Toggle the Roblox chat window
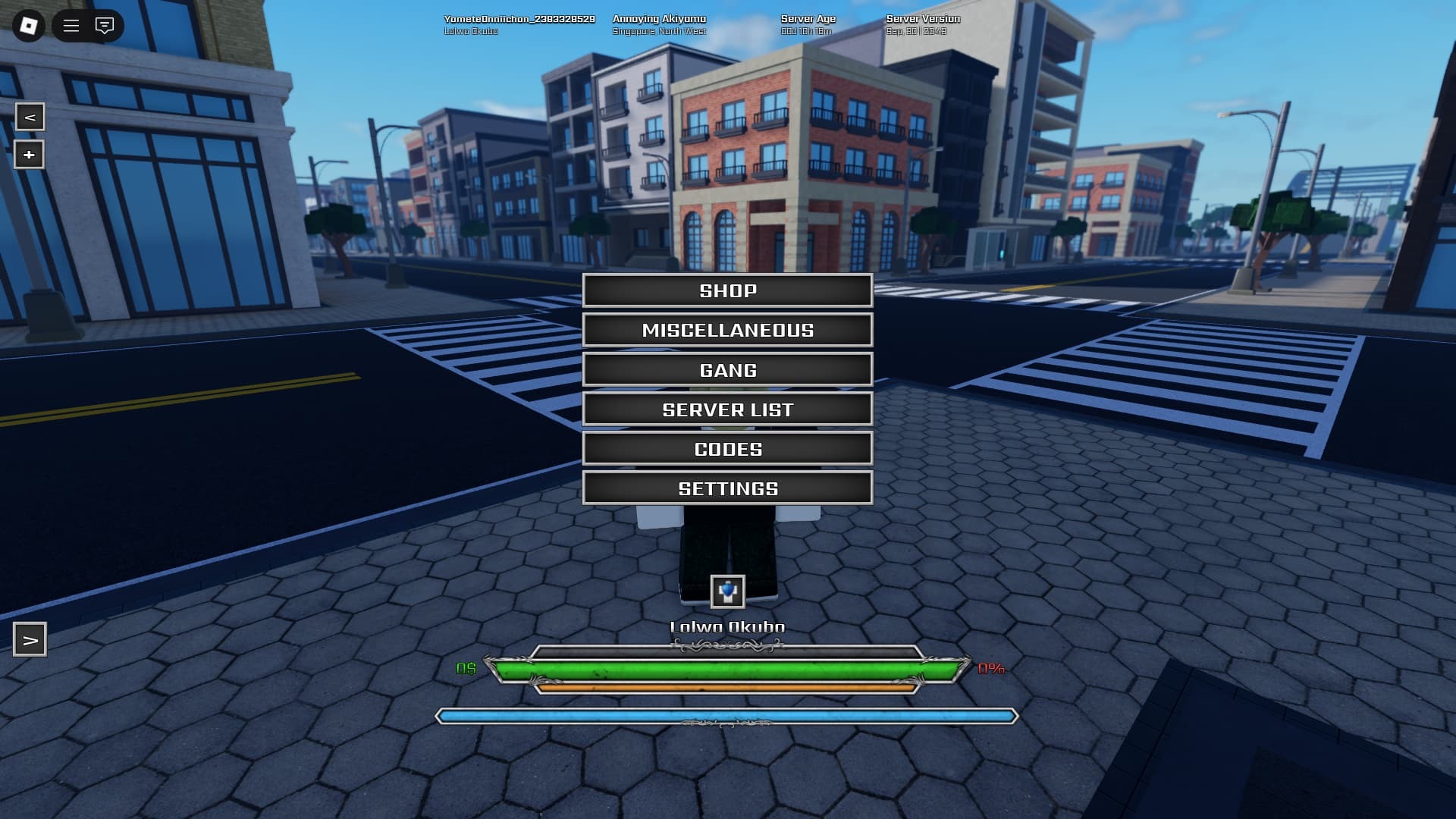This screenshot has height=819, width=1456. 105,26
